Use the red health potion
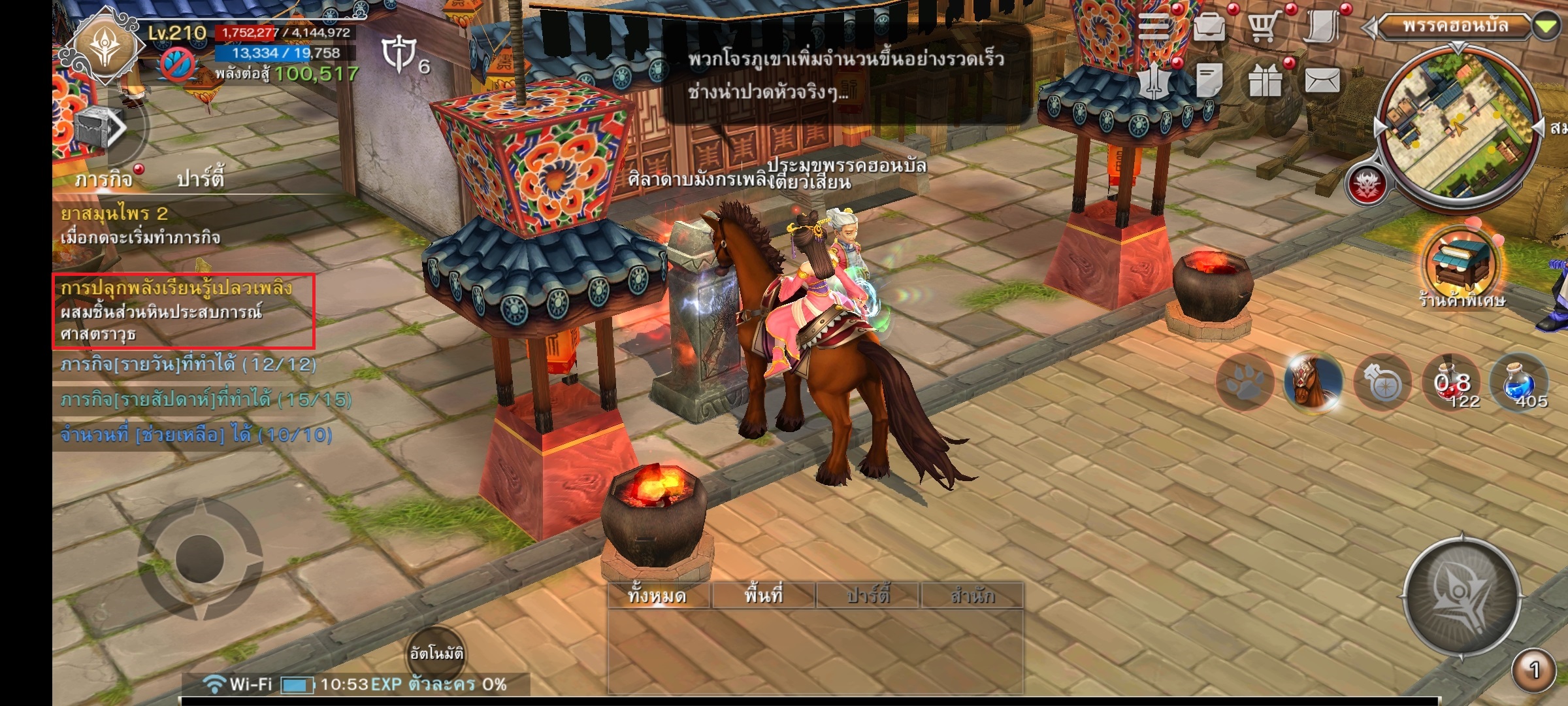The width and height of the screenshot is (1568, 706). click(x=1450, y=384)
